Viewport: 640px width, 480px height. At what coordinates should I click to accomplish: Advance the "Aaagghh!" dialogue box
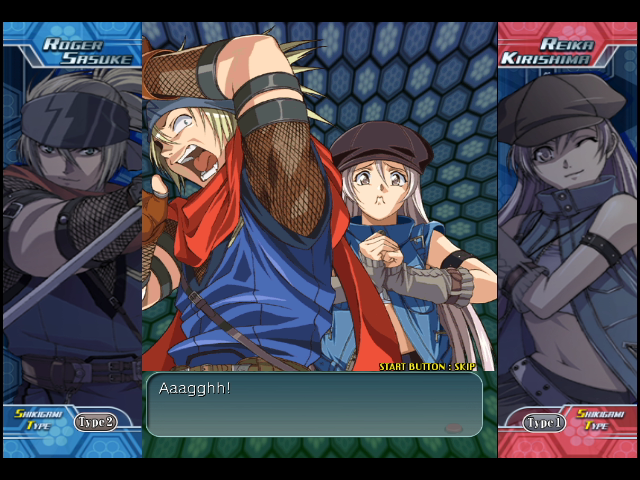click(x=313, y=405)
